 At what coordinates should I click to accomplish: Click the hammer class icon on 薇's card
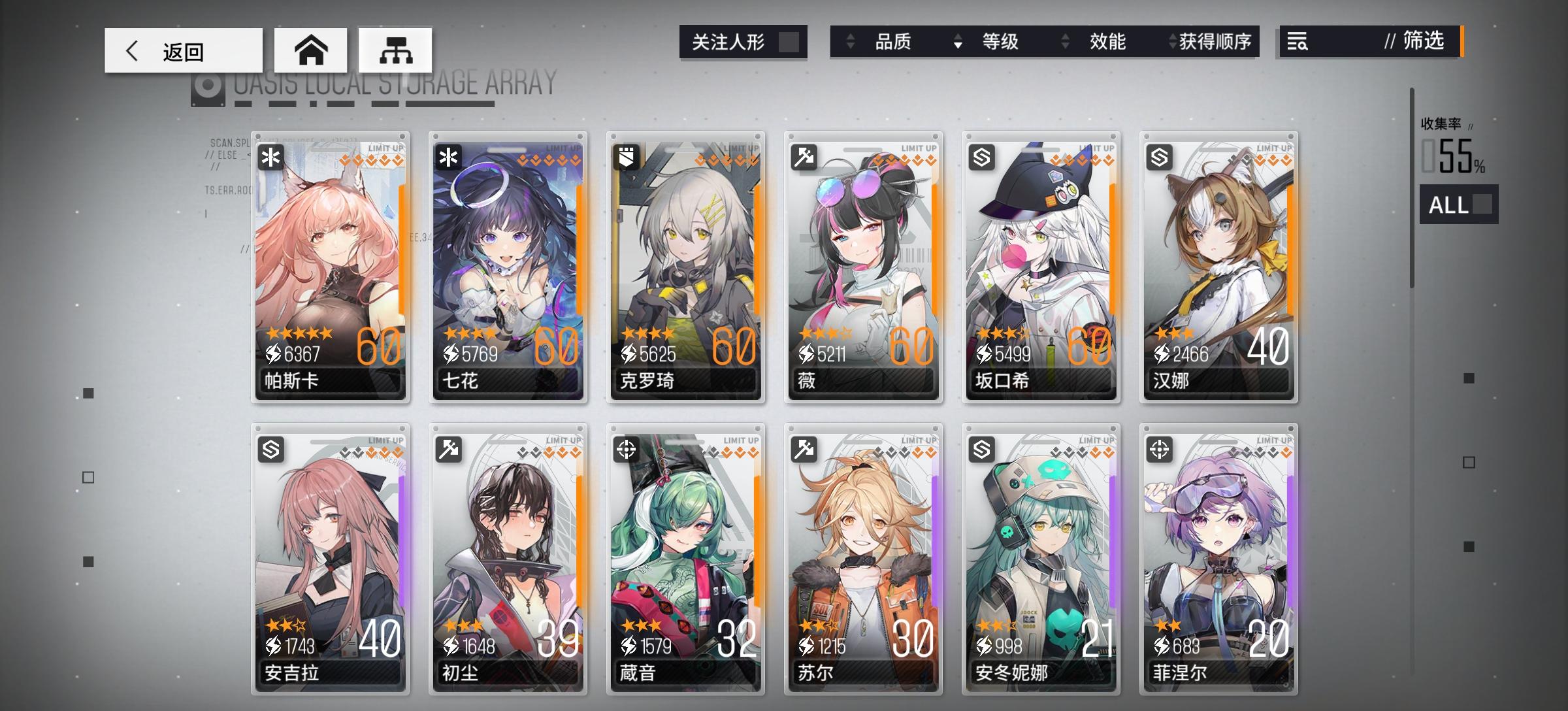[803, 156]
